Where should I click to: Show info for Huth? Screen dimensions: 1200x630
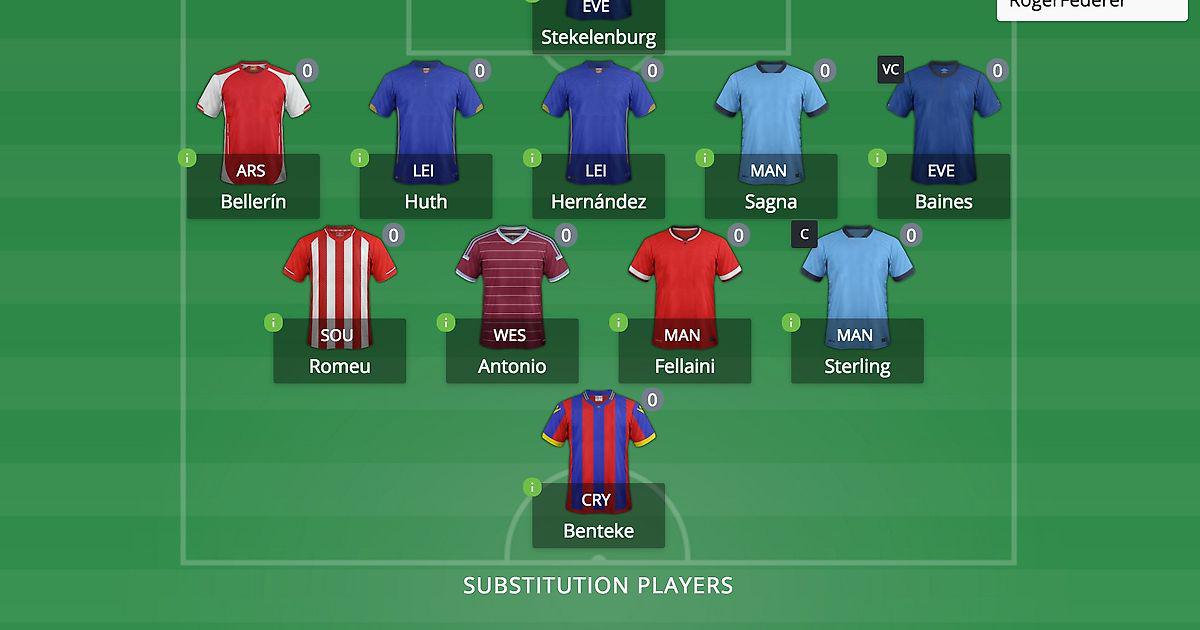(x=359, y=158)
